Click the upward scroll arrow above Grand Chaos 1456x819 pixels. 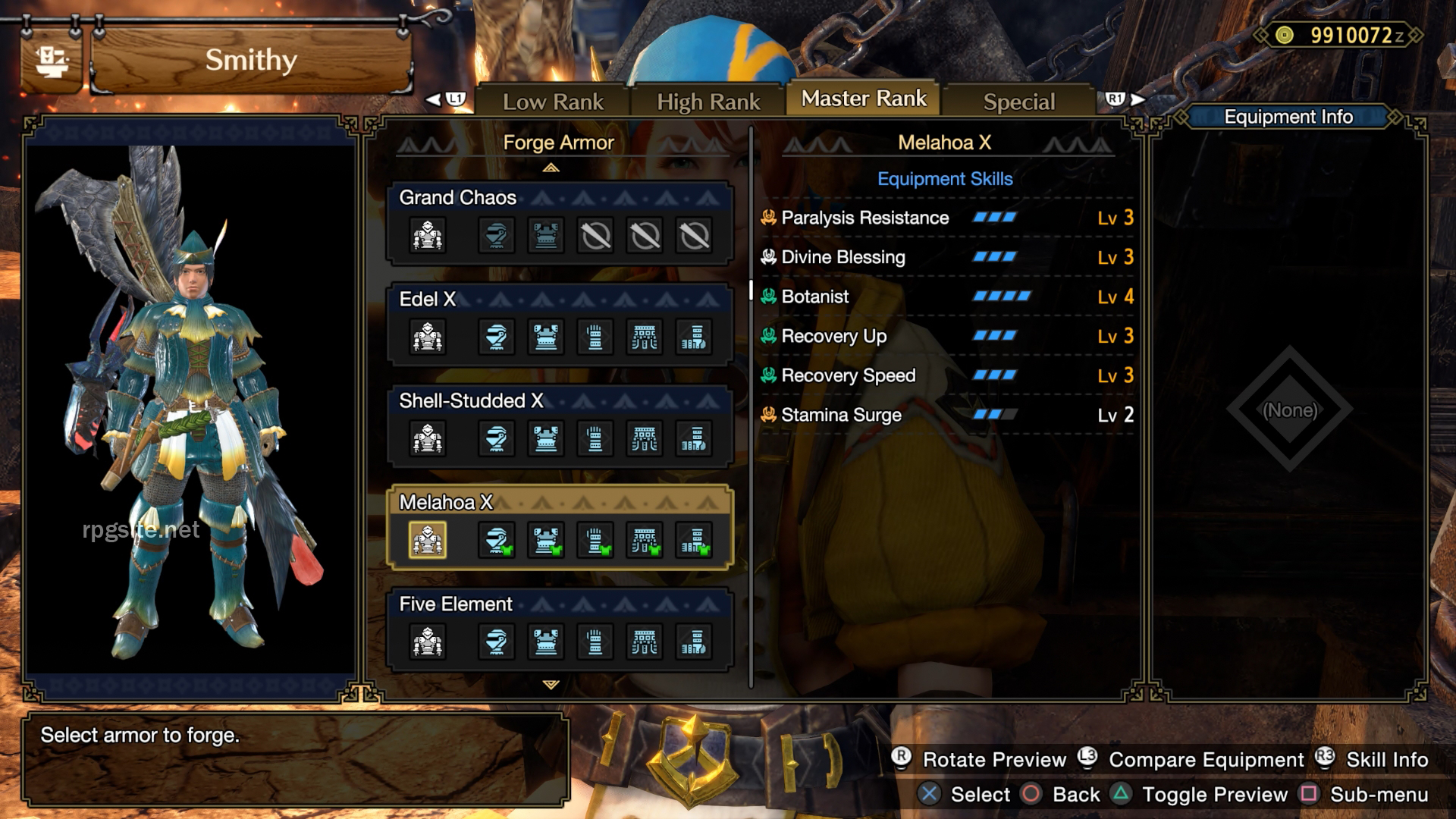[x=552, y=167]
